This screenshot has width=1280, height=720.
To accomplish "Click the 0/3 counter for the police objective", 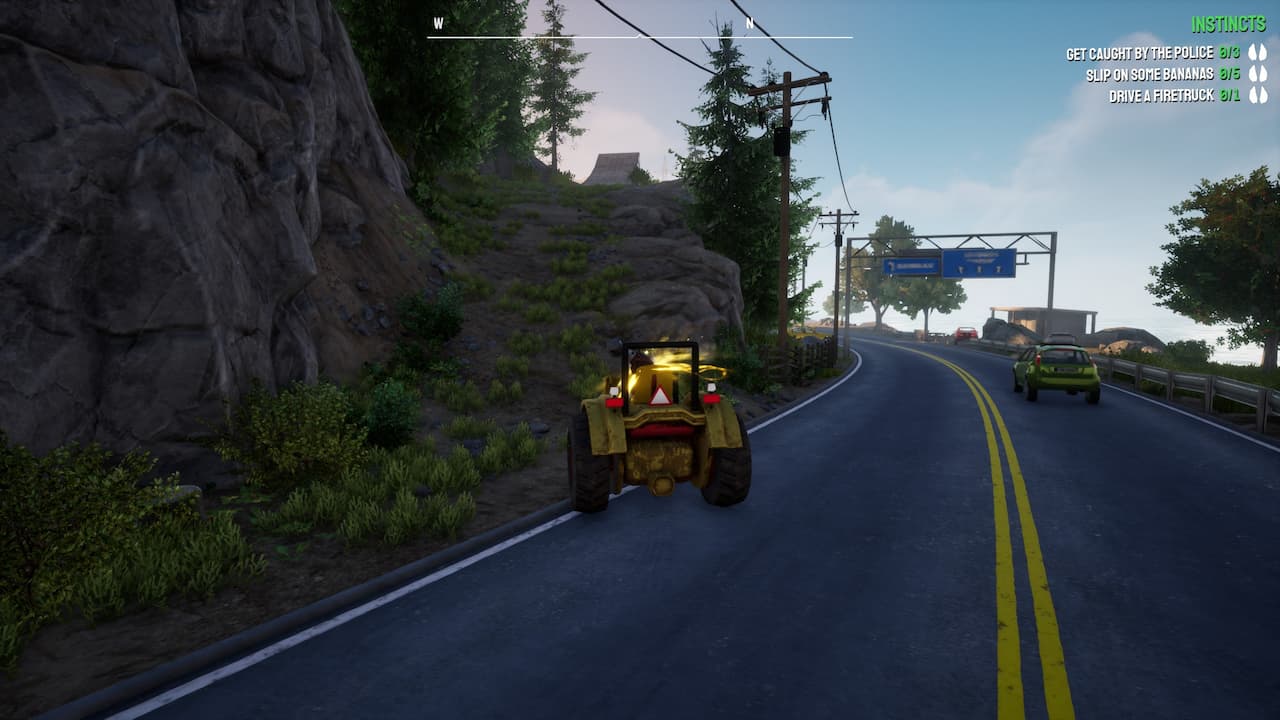I will (1229, 52).
